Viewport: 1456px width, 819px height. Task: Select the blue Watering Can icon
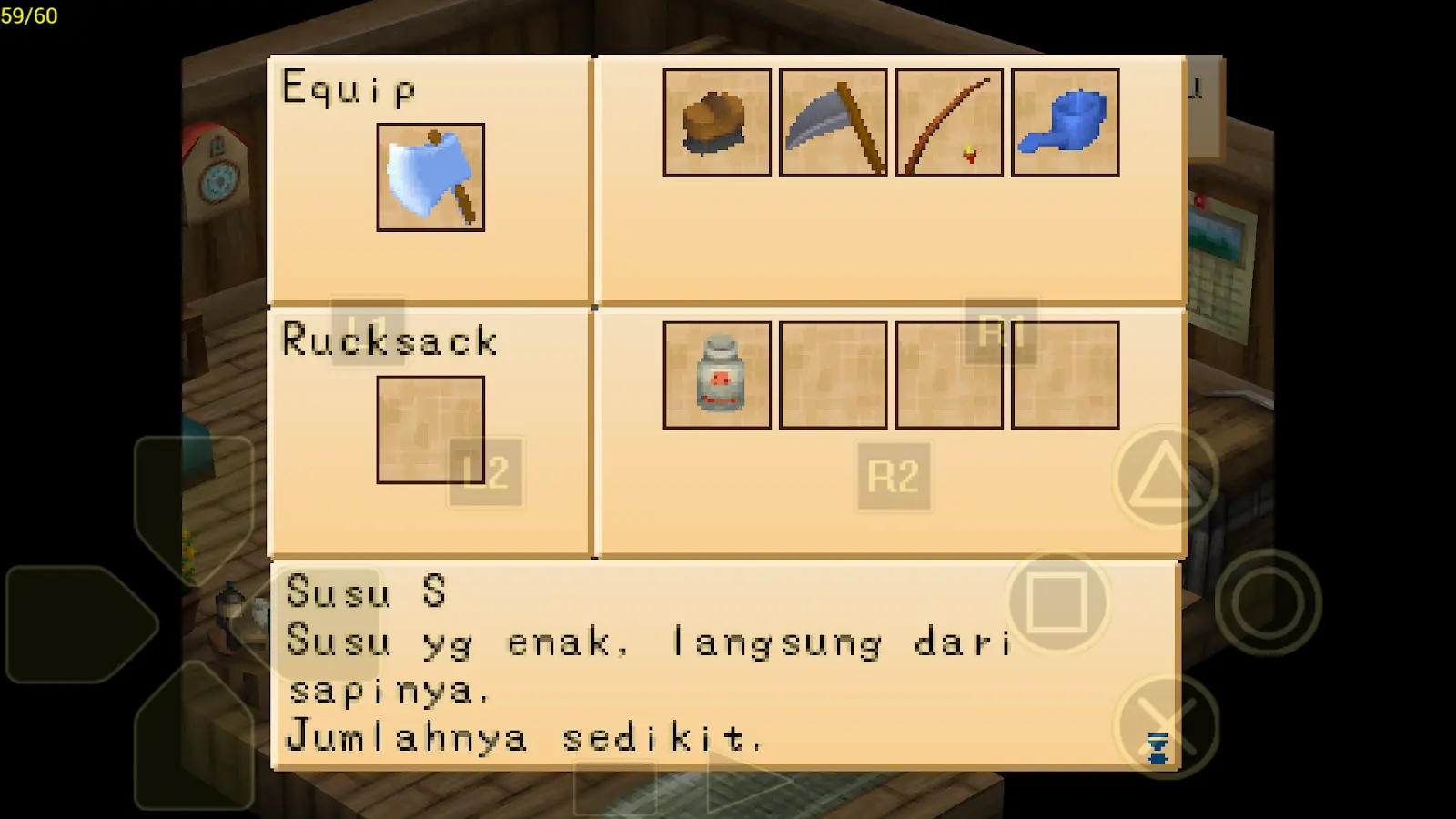point(1065,122)
